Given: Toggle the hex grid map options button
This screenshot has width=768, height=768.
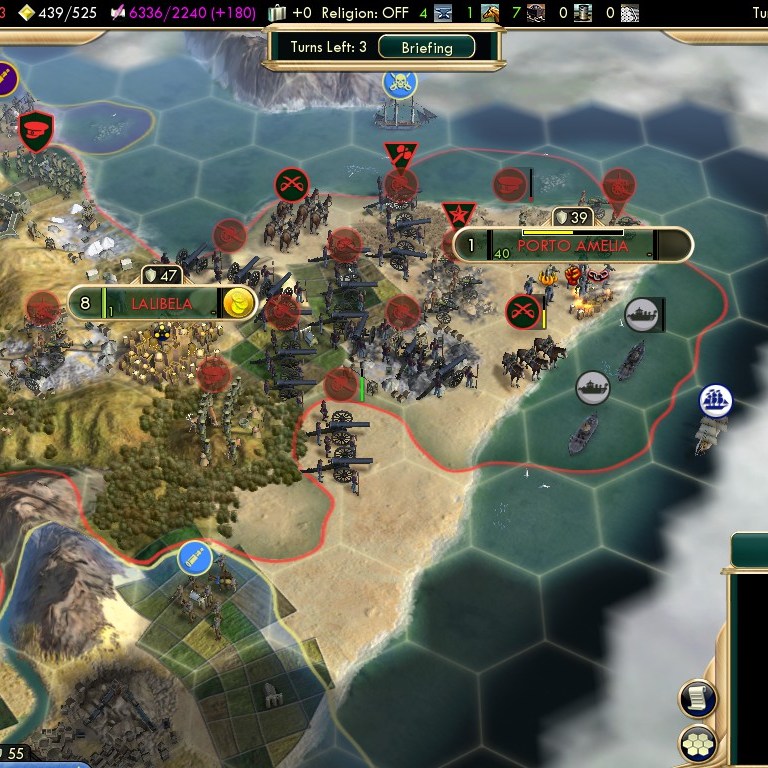Looking at the screenshot, I should point(697,743).
